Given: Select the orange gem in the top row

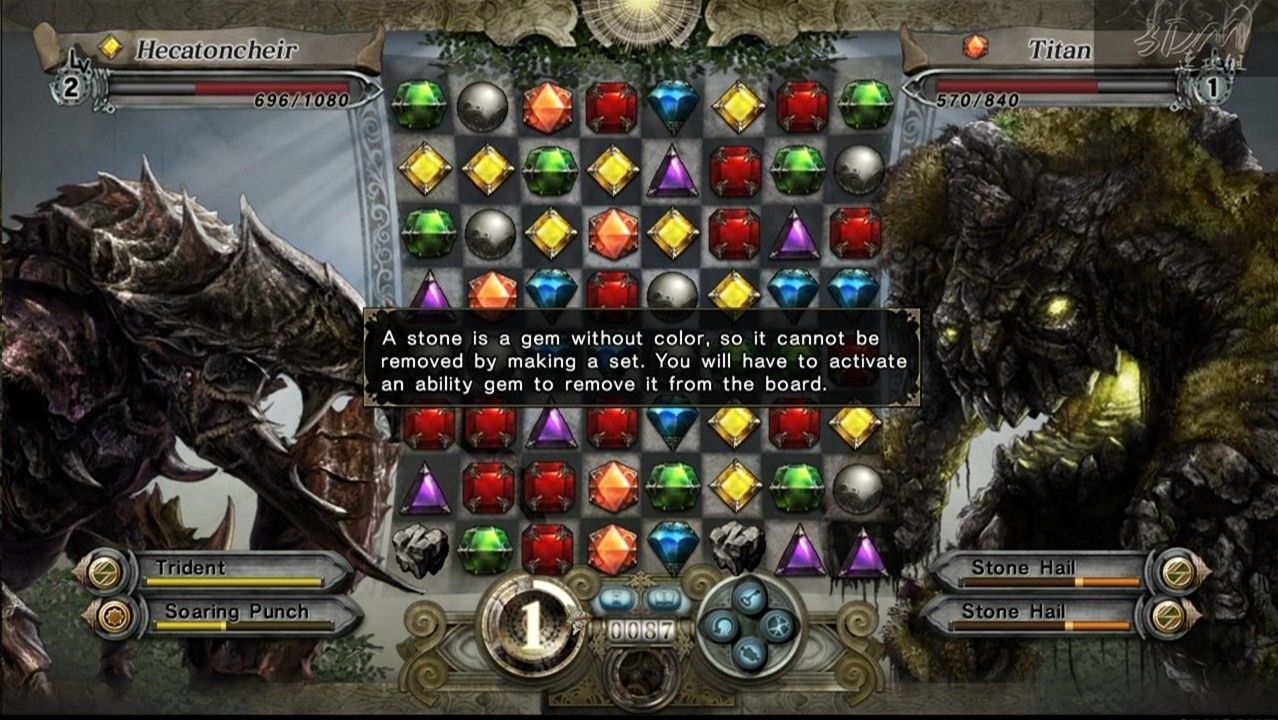Looking at the screenshot, I should click(x=548, y=107).
